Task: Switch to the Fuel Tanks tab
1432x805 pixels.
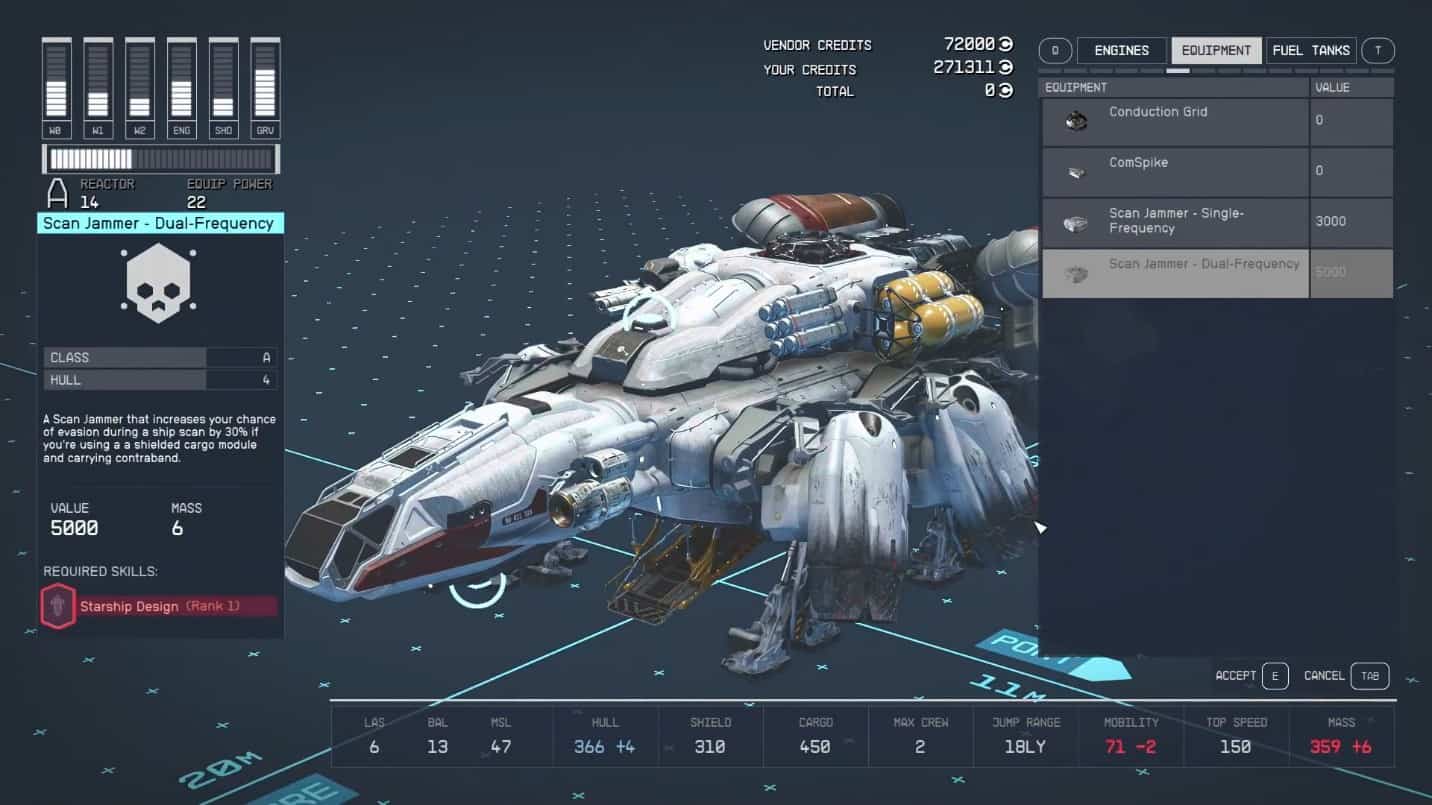Action: 1311,50
